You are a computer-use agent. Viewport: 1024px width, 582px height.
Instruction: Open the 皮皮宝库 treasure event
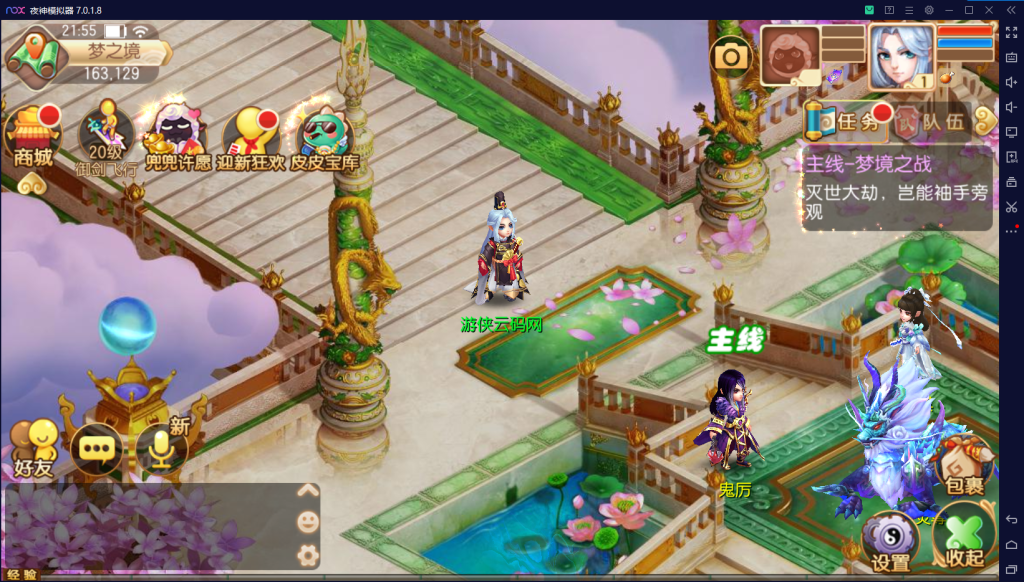[325, 138]
